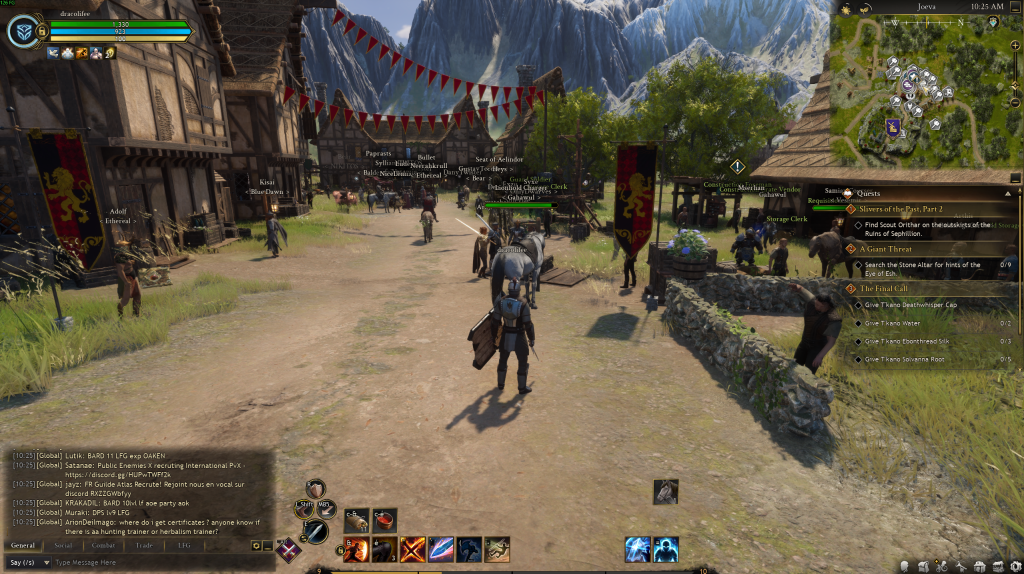The height and width of the screenshot is (574, 1024).
Task: Open the LFG chat tab
Action: [184, 545]
